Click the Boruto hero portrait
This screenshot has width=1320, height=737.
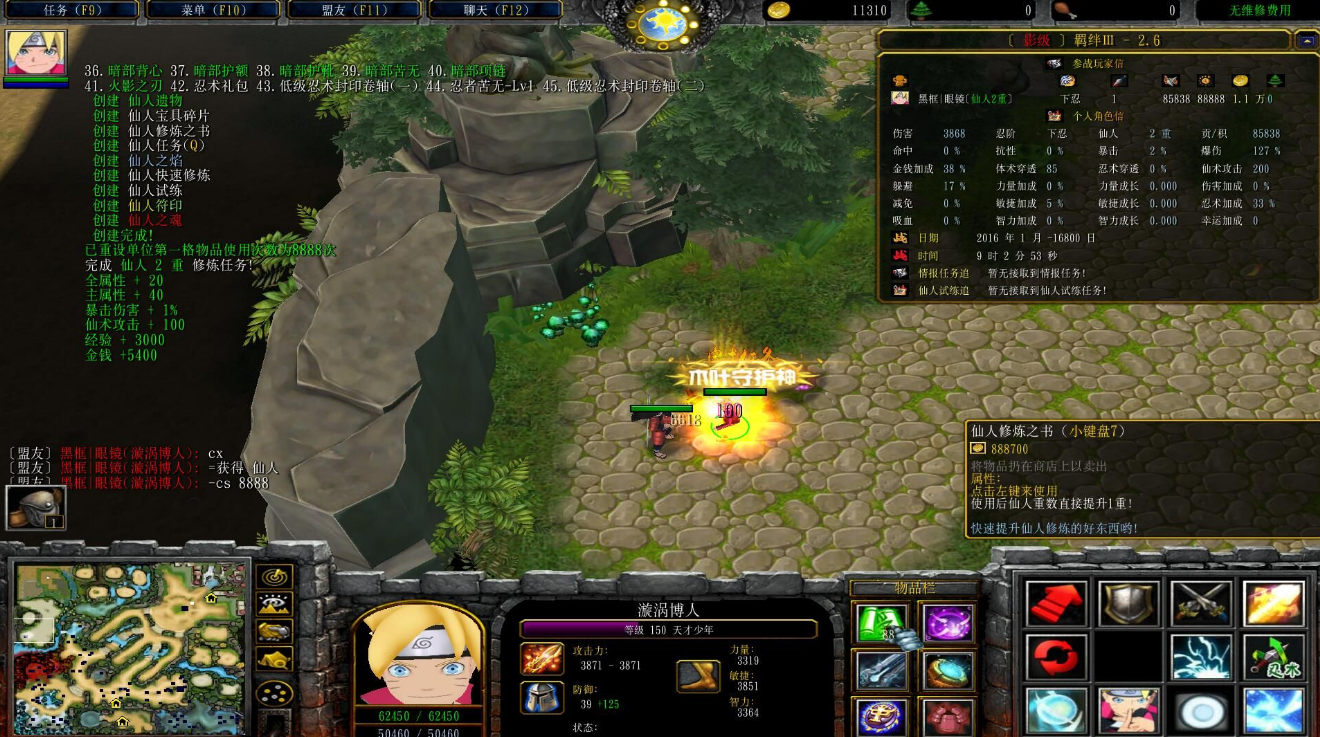coord(418,657)
